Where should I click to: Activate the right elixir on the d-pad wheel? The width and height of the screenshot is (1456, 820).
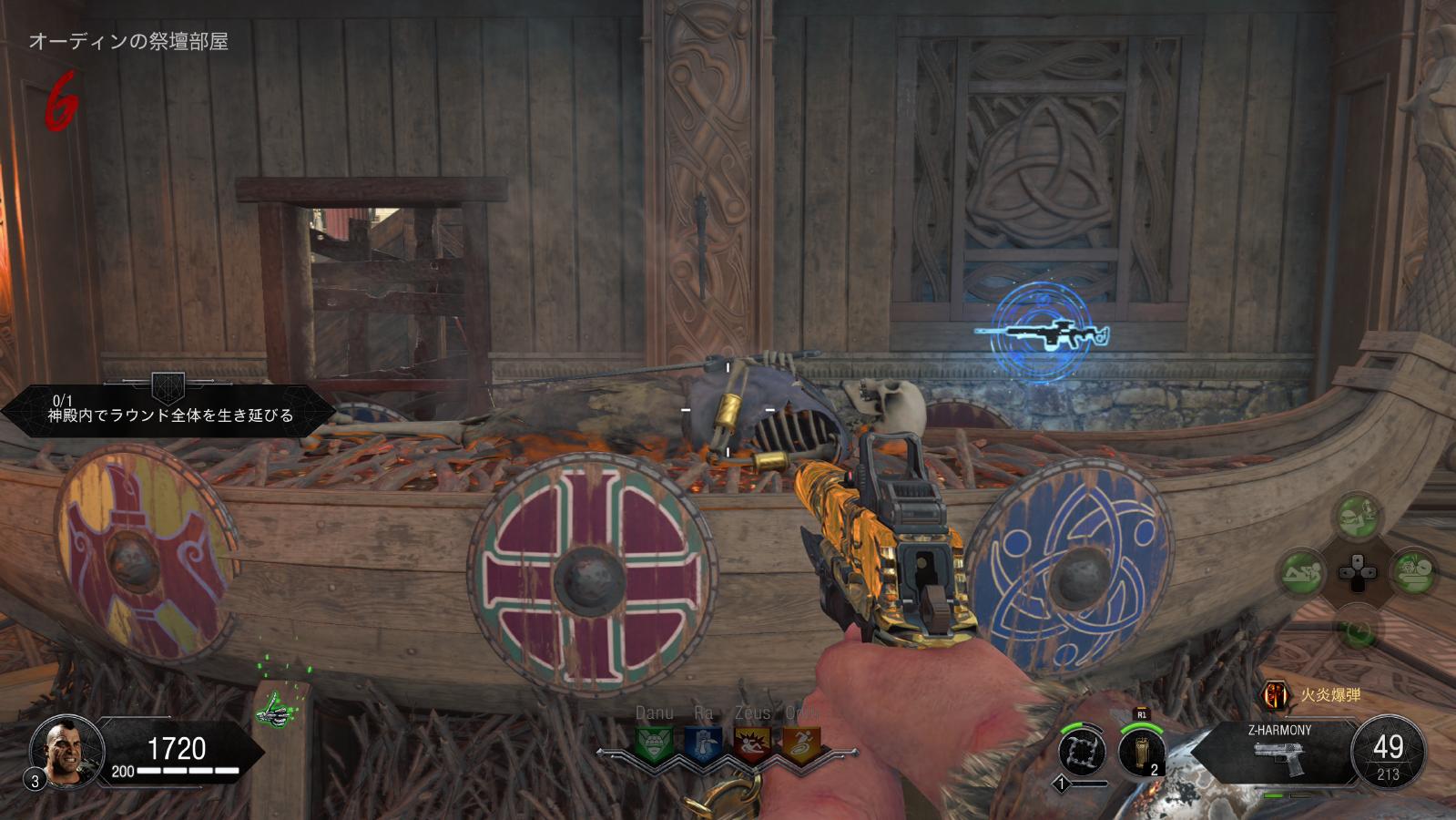(1413, 572)
